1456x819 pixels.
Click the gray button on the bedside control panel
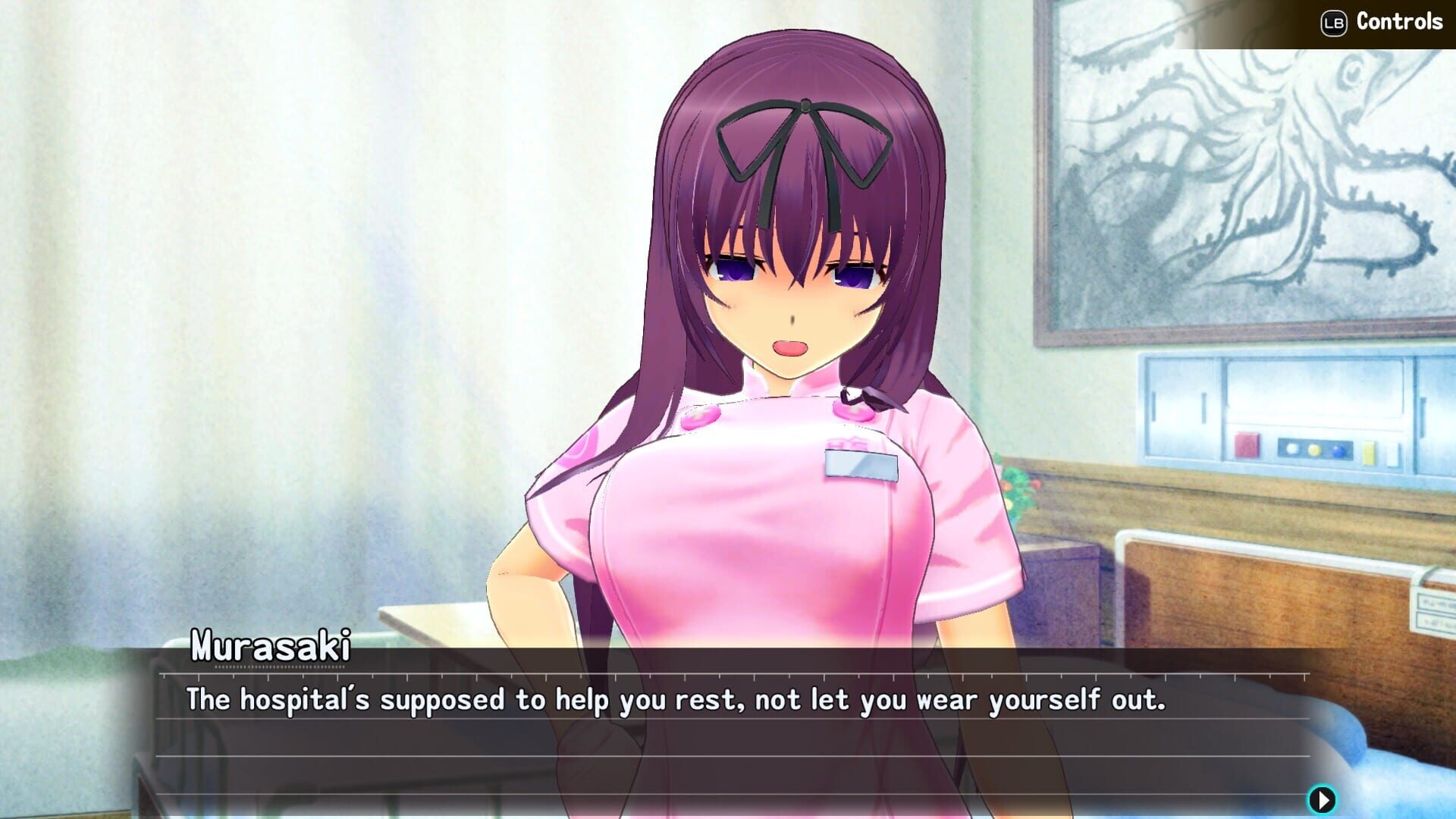click(1292, 450)
